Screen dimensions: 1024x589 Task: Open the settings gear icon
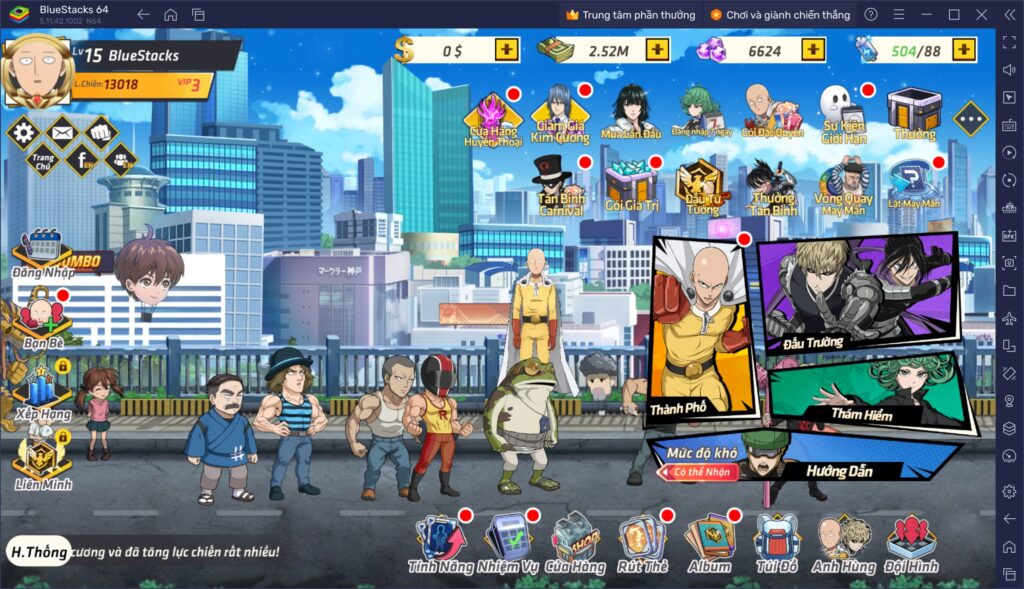(22, 132)
